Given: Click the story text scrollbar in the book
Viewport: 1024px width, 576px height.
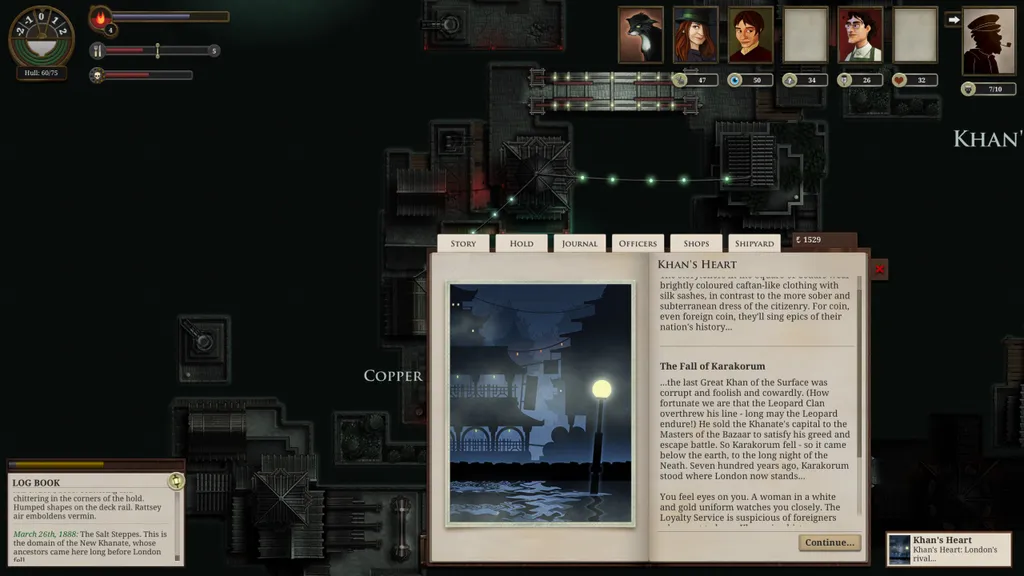Looking at the screenshot, I should [x=859, y=400].
